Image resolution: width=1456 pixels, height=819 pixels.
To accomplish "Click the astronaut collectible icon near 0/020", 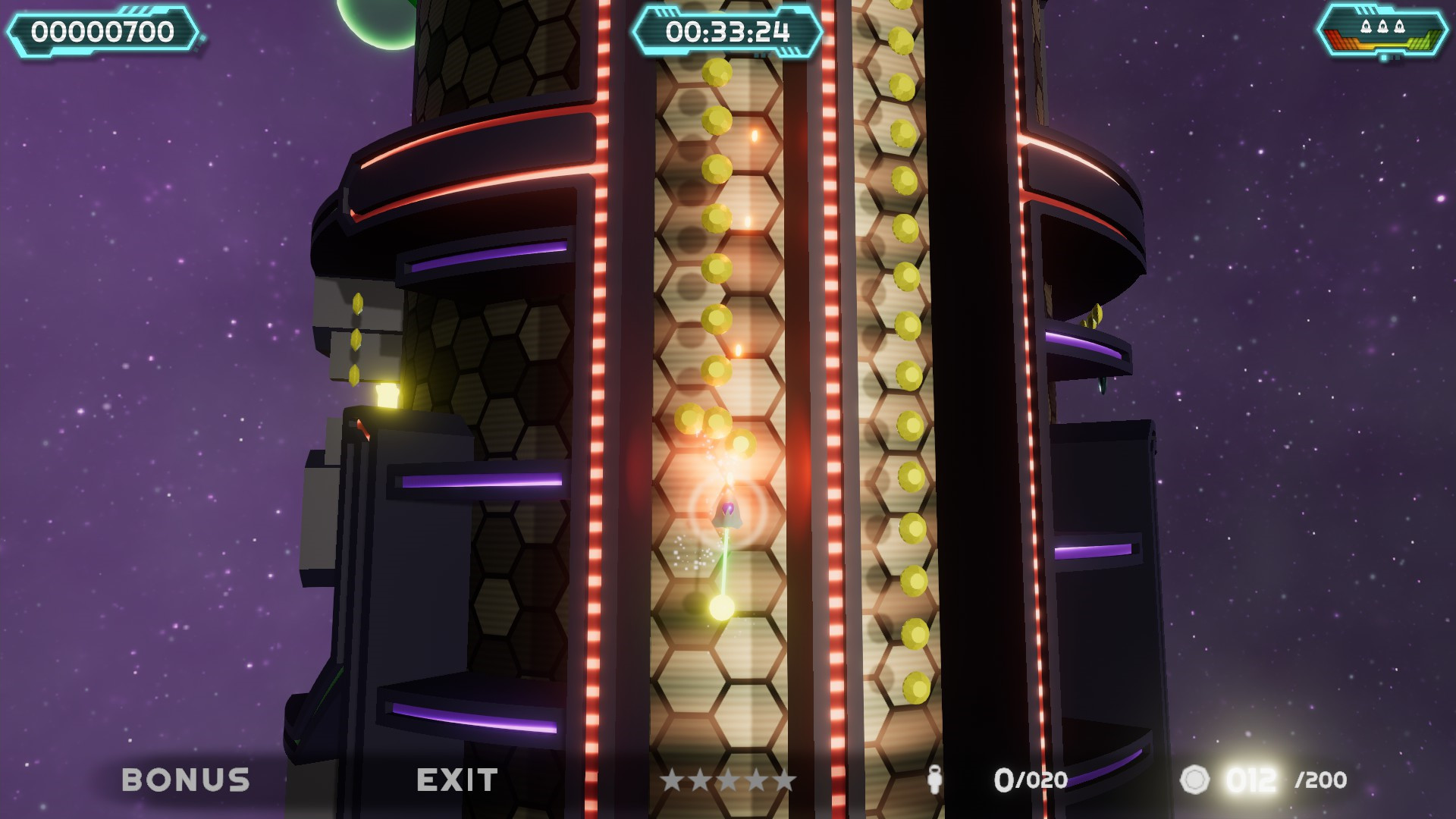I will coord(934,780).
